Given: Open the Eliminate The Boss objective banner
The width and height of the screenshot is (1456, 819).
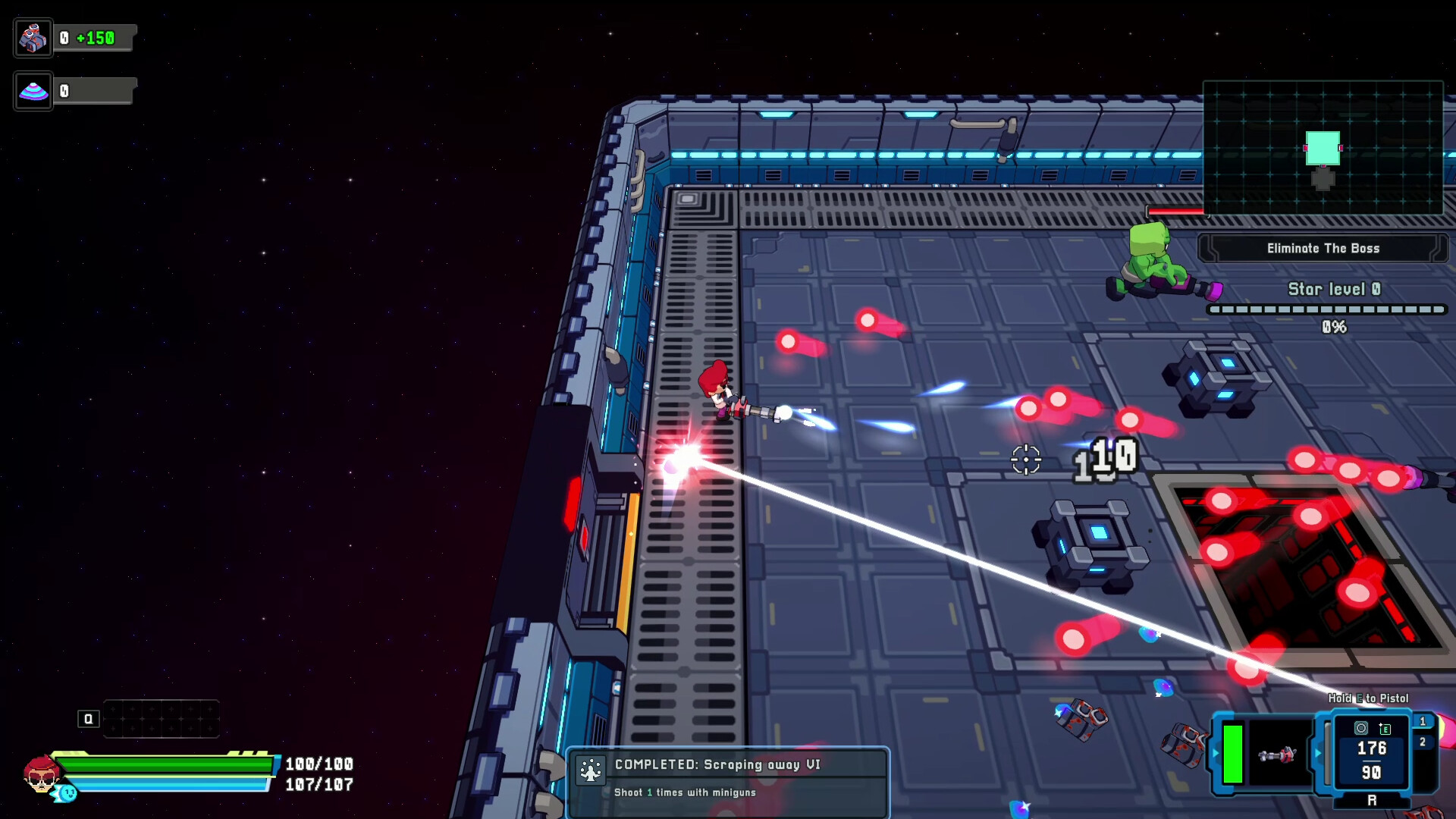Looking at the screenshot, I should pyautogui.click(x=1323, y=248).
